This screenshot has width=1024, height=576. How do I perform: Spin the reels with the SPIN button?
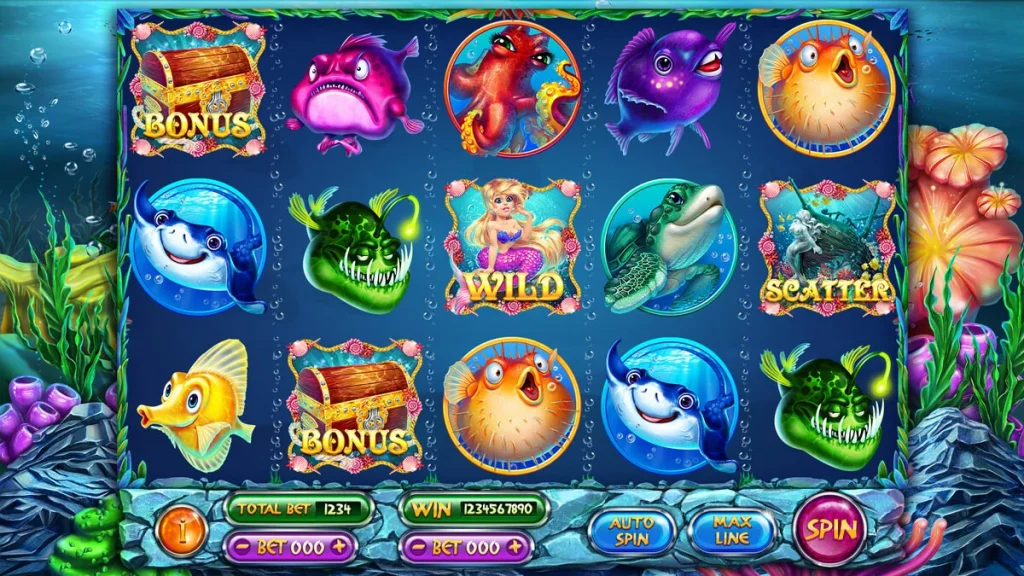coord(829,528)
